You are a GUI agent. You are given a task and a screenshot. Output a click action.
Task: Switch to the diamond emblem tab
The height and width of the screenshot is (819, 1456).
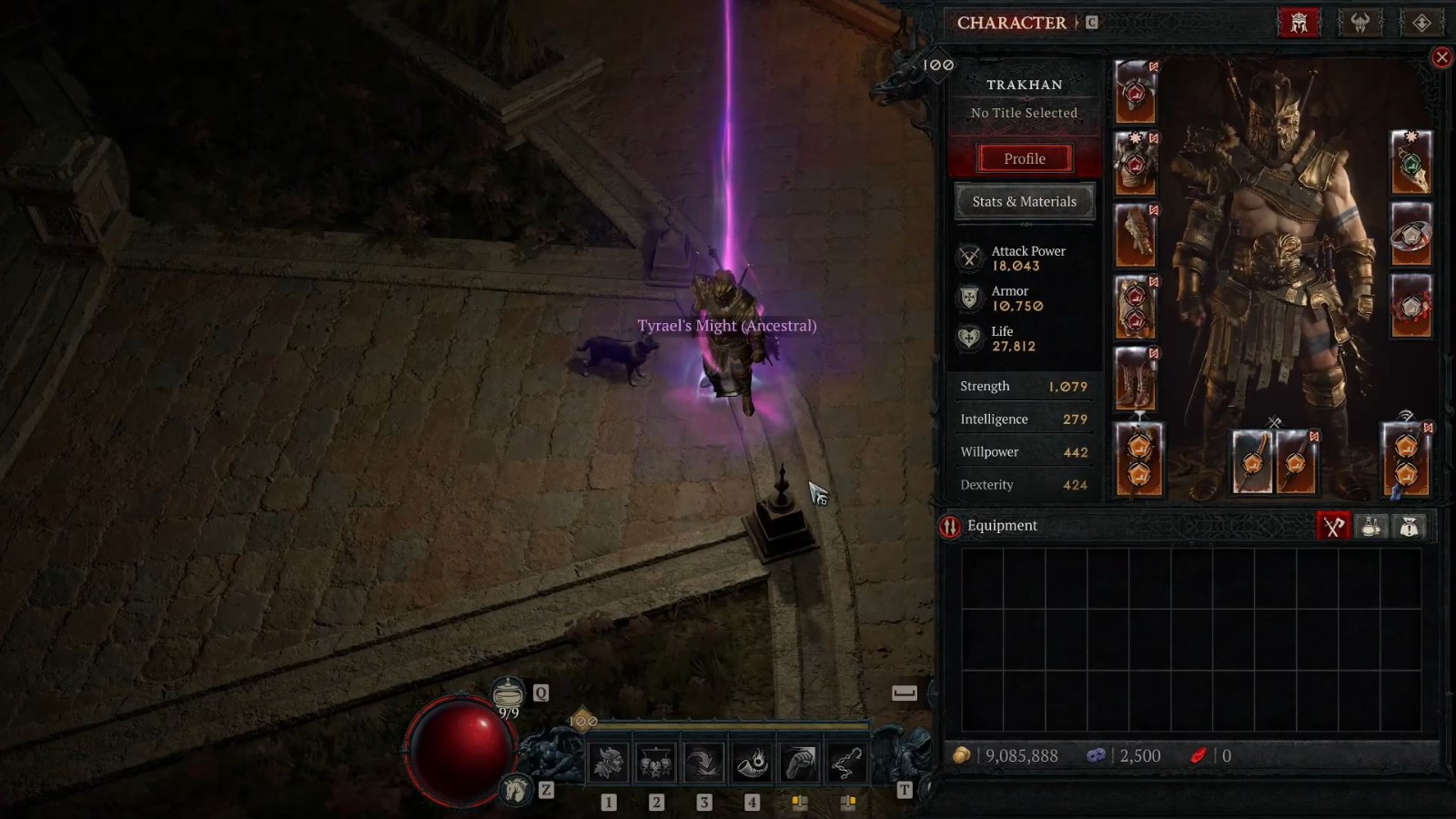1421,23
